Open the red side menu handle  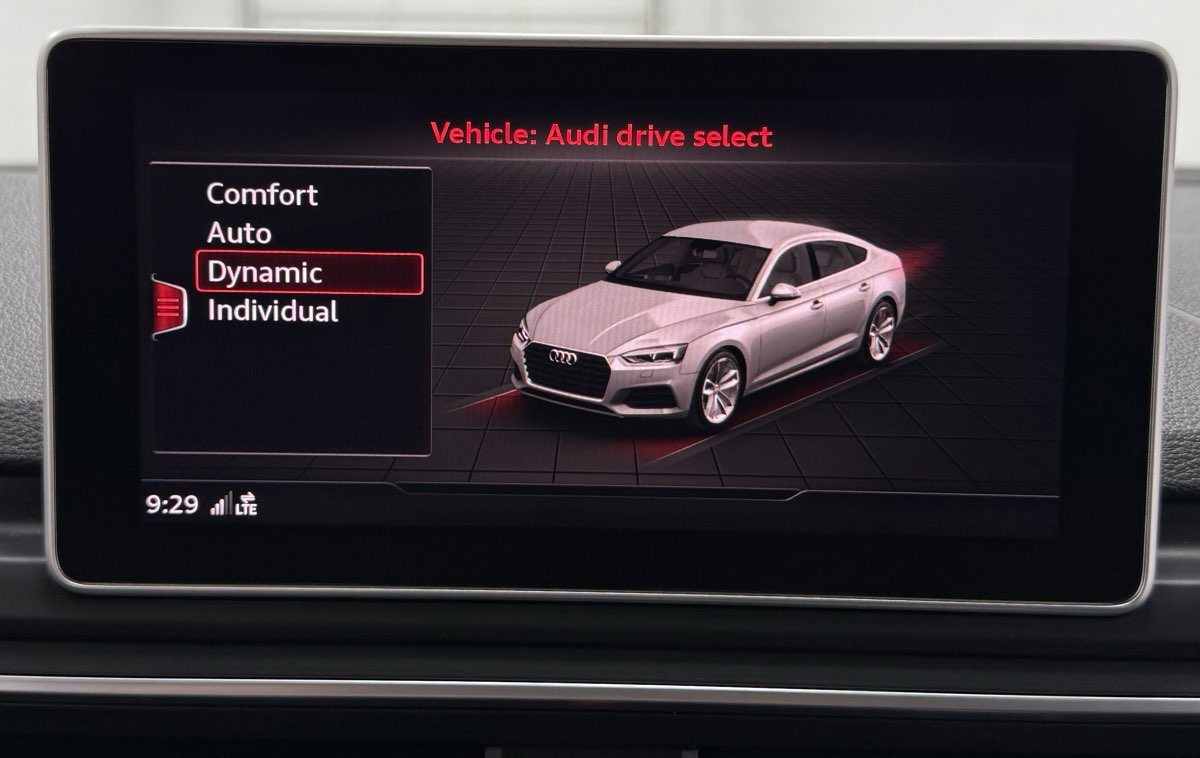[x=168, y=306]
